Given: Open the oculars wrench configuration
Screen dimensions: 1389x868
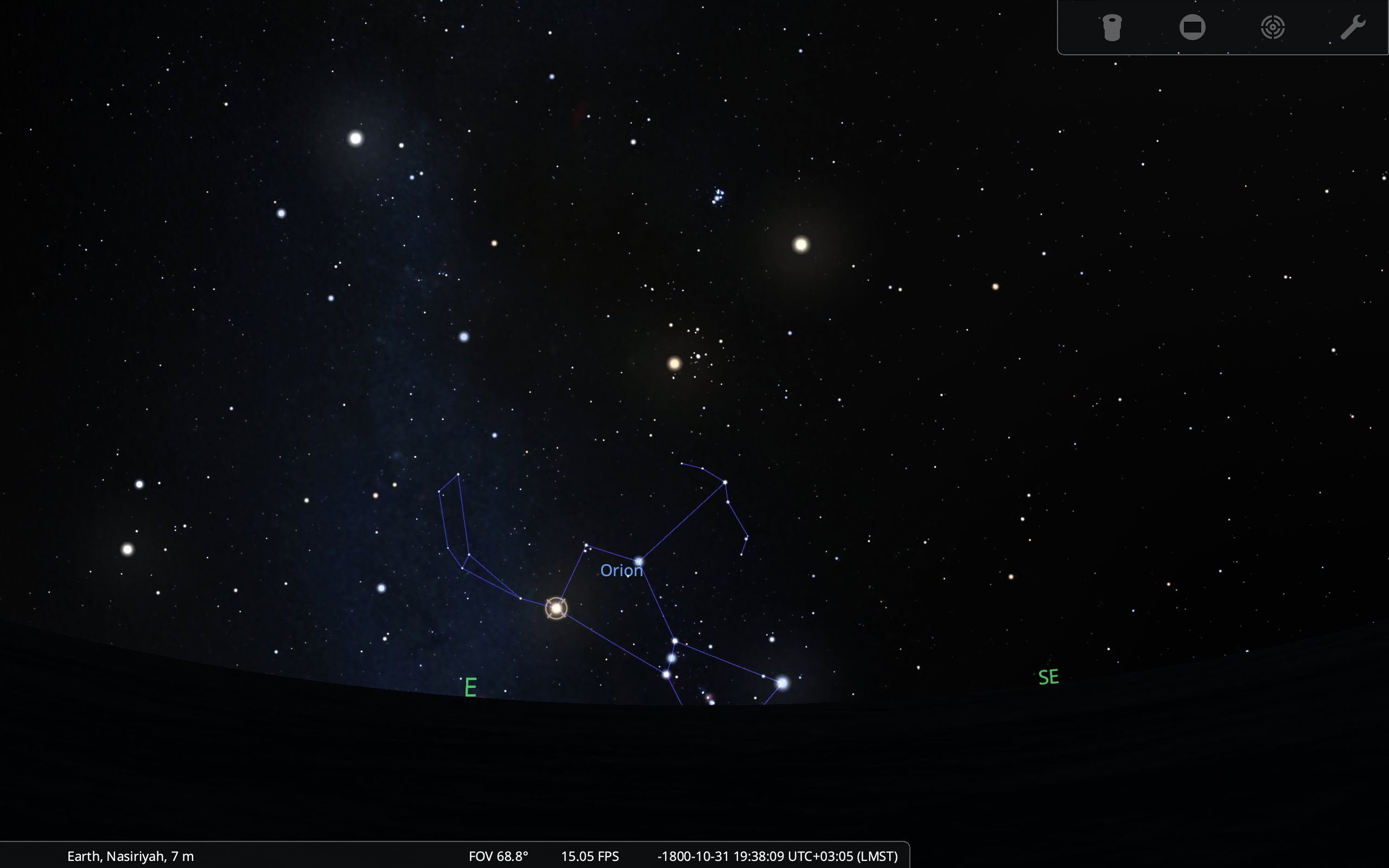Looking at the screenshot, I should pos(1352,28).
